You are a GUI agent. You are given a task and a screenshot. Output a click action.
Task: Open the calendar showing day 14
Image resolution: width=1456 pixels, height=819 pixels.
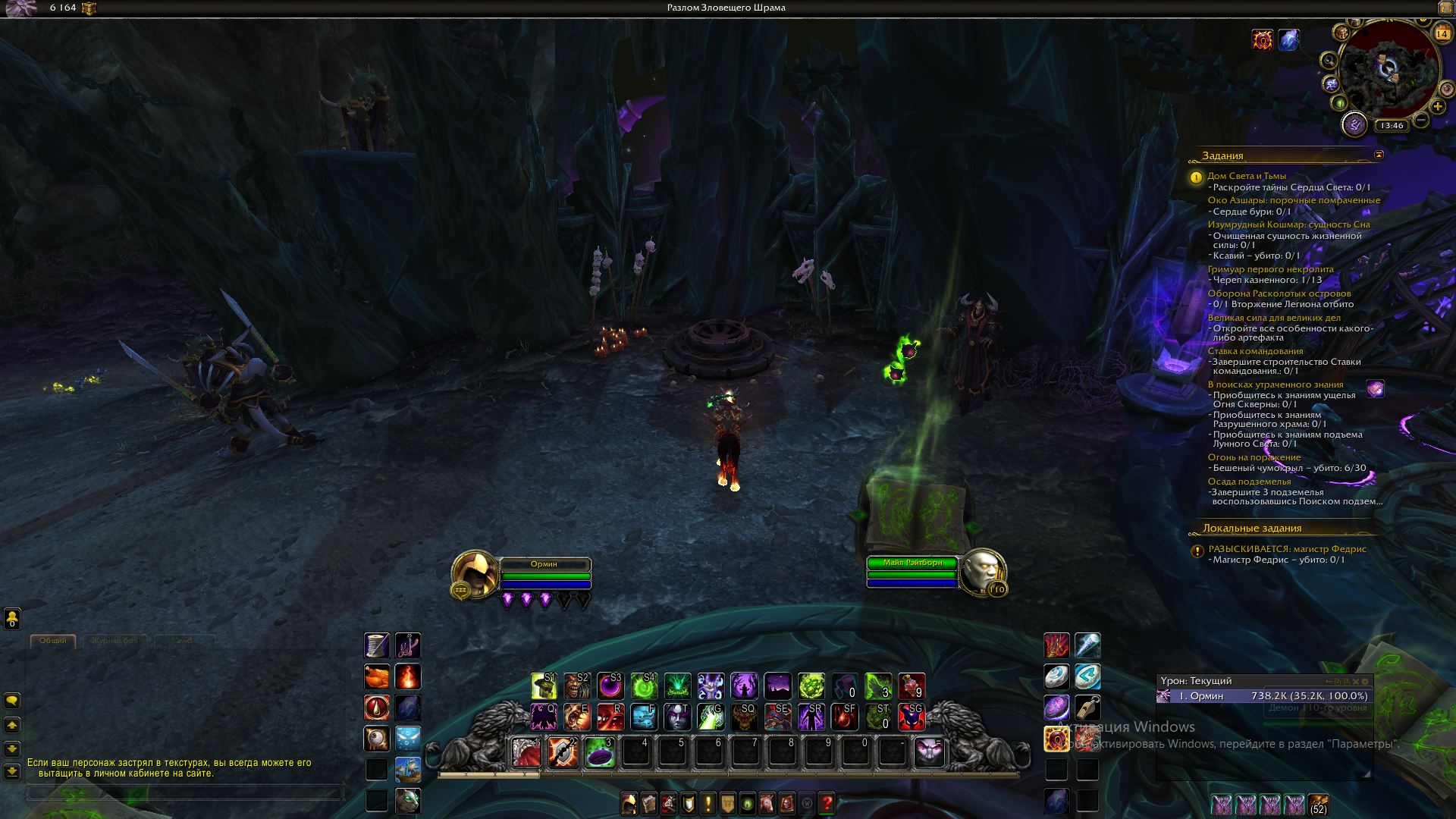[1442, 33]
